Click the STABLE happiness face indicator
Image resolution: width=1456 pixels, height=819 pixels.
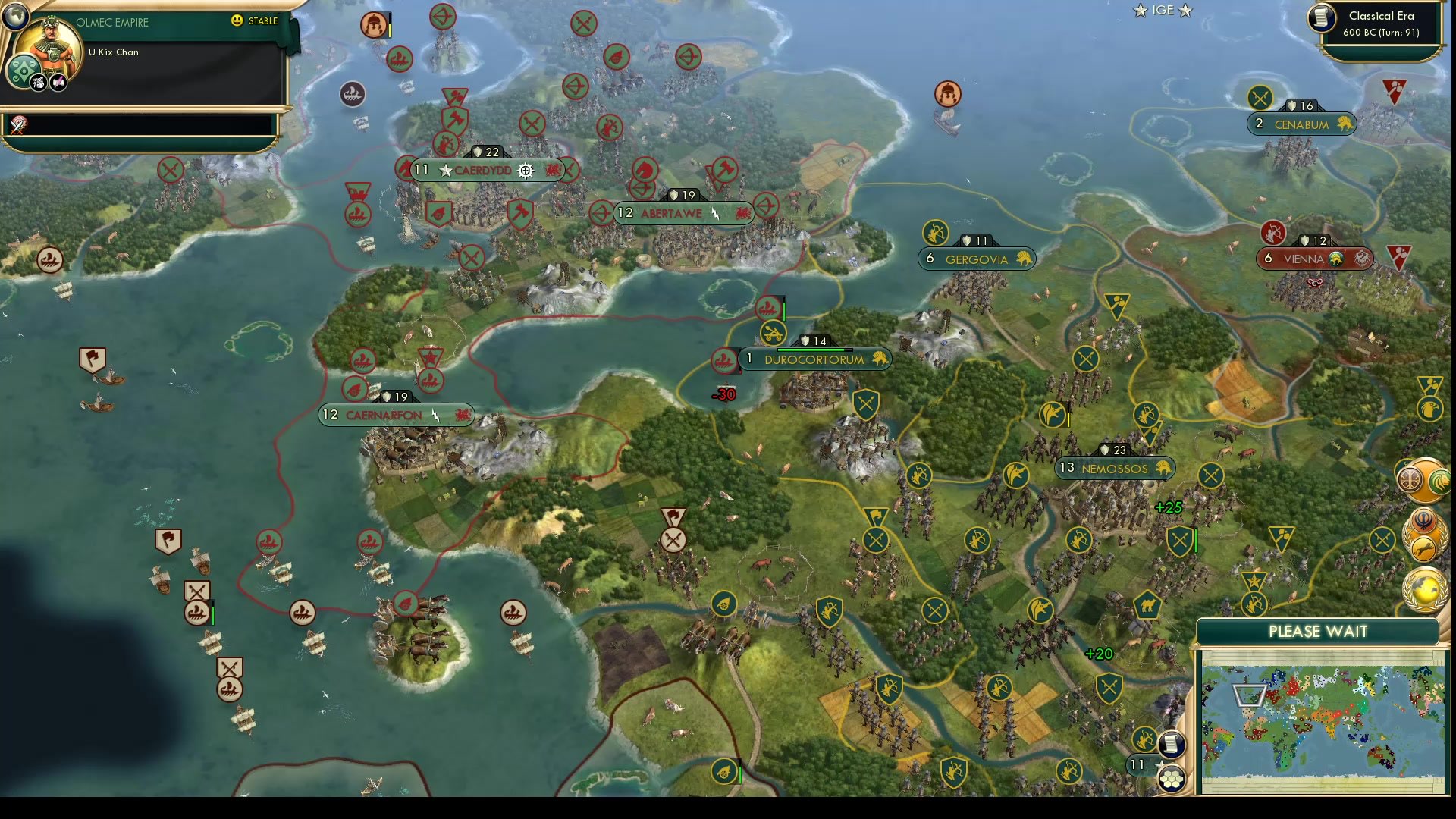click(237, 21)
